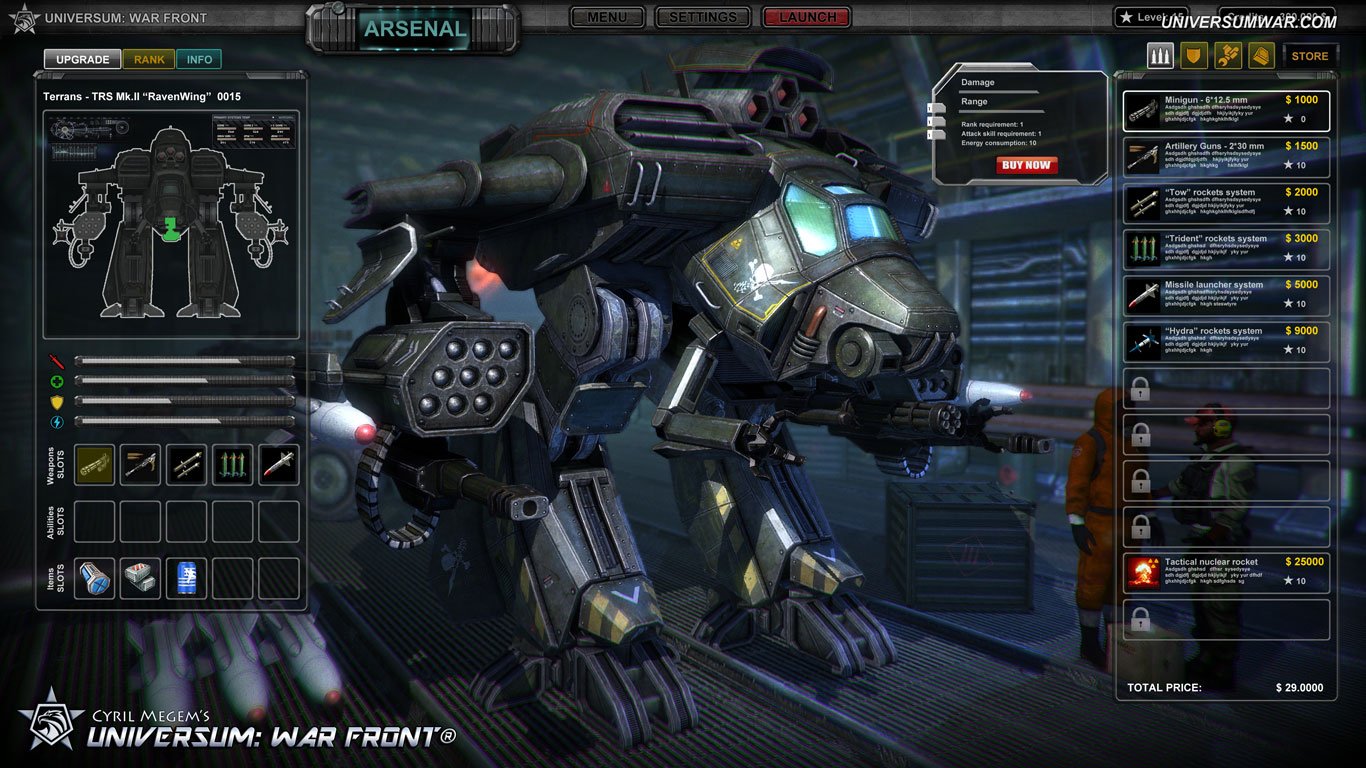
Task: Select the flashlight in Items slots
Action: point(94,577)
